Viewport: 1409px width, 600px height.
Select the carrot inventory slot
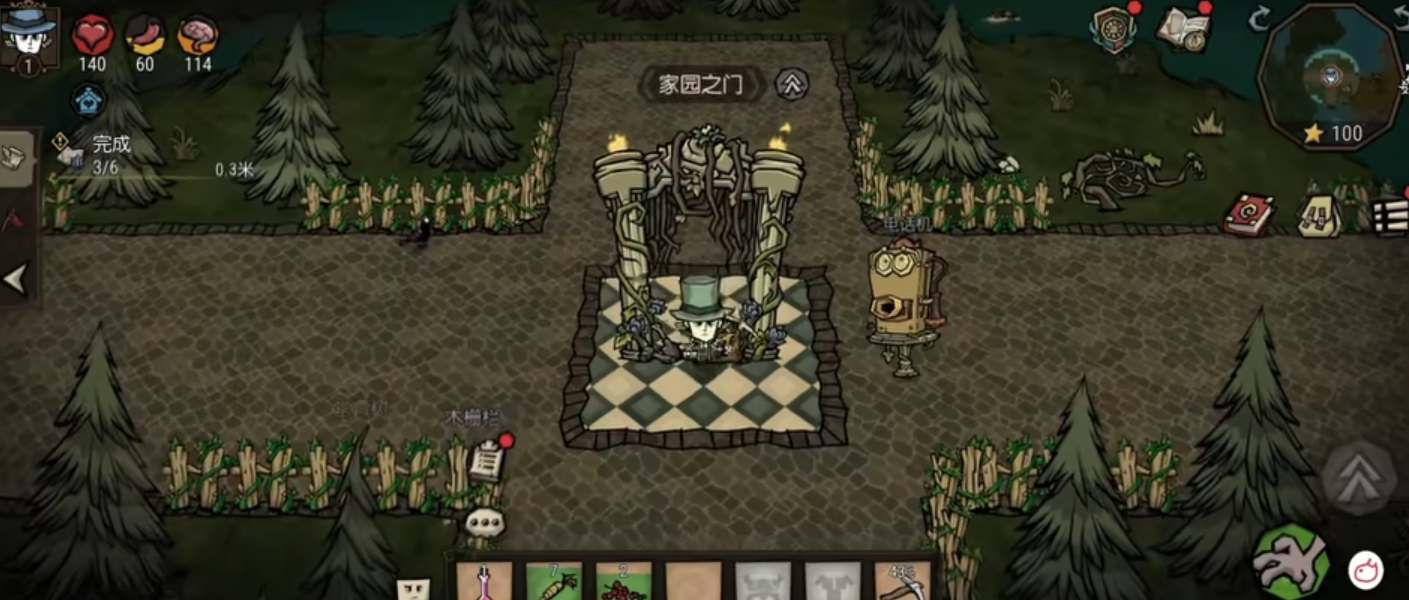pos(554,581)
